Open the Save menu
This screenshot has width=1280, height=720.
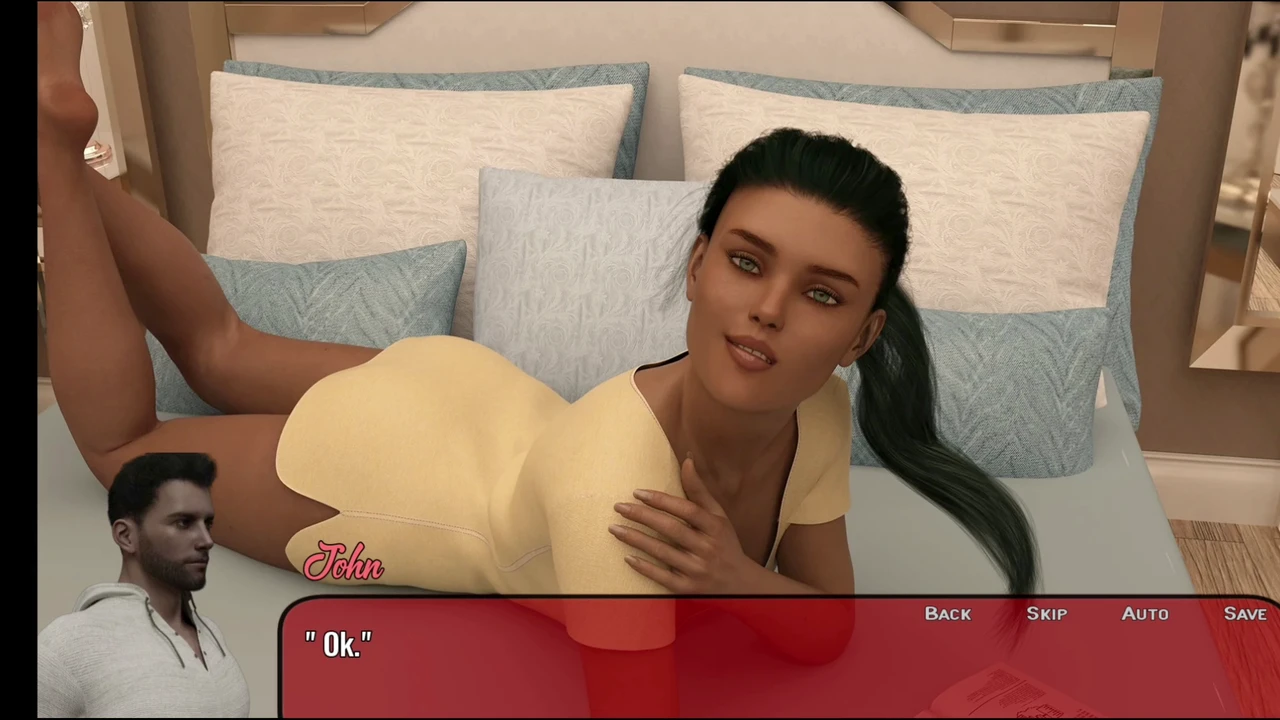pyautogui.click(x=1244, y=614)
